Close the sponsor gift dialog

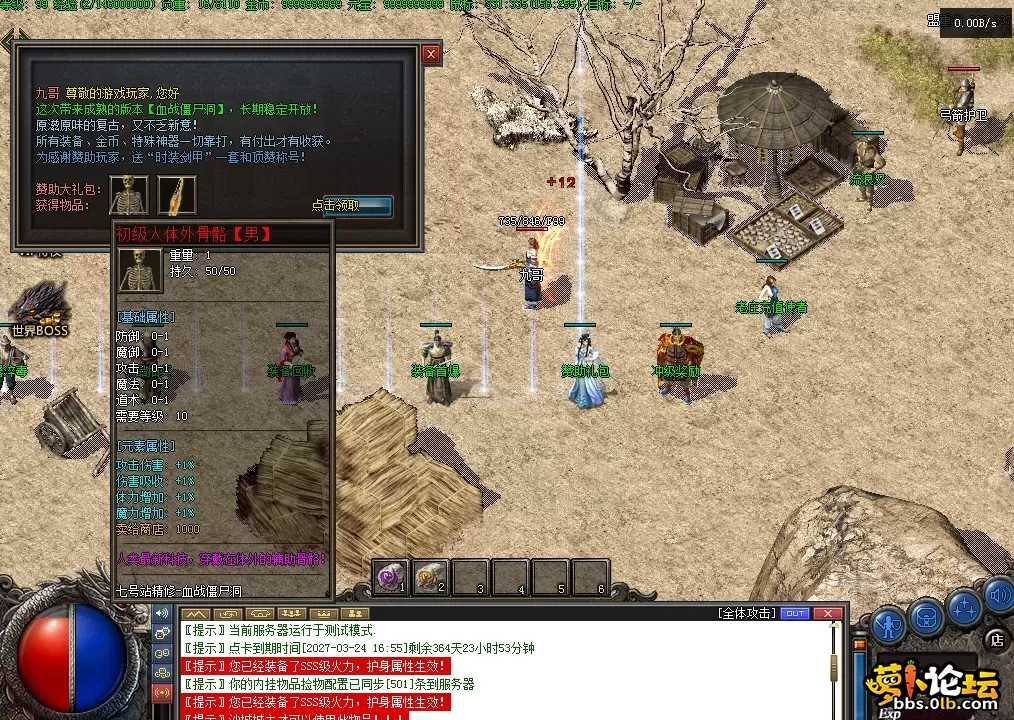431,54
